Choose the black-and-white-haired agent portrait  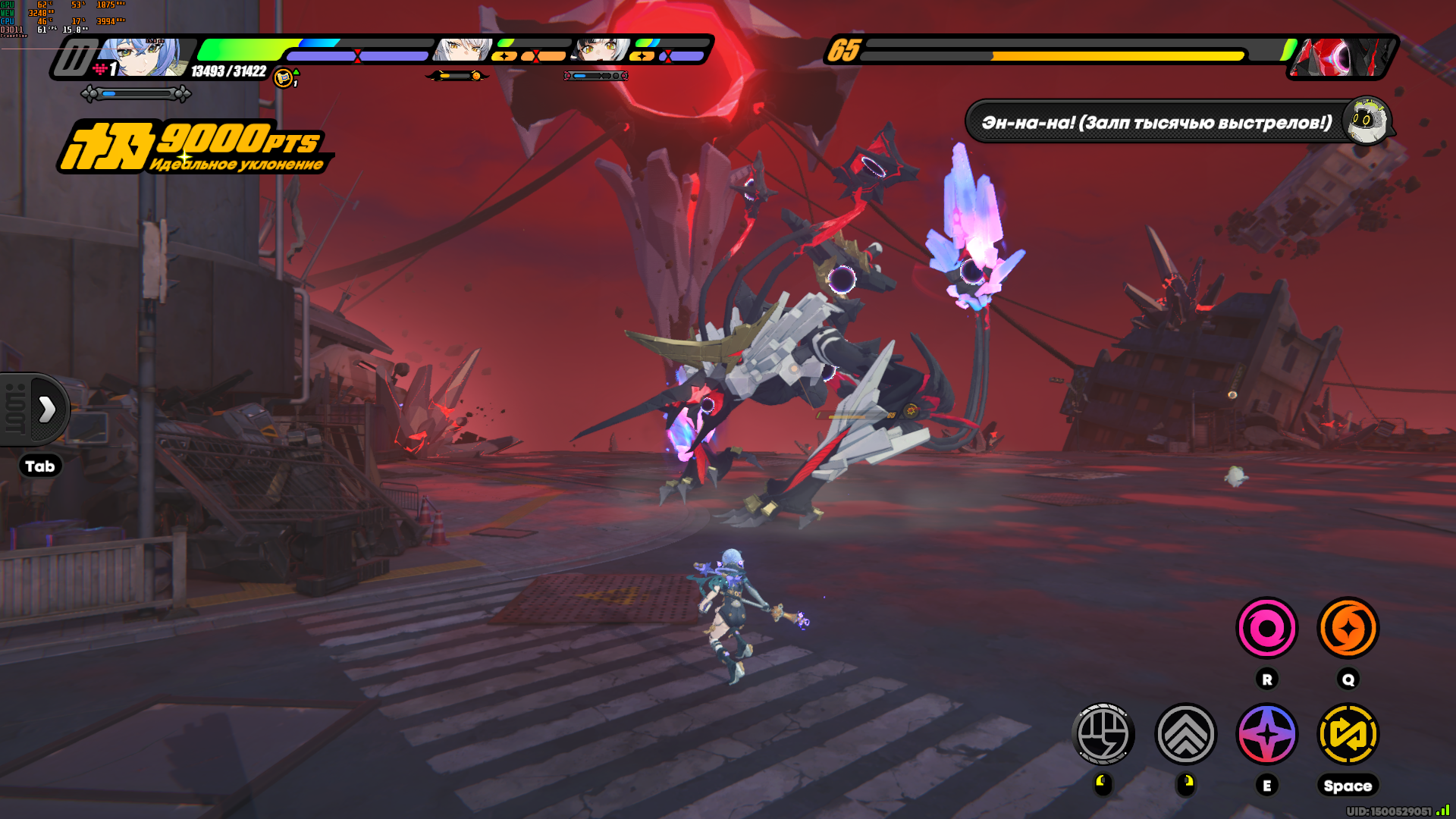(601, 50)
